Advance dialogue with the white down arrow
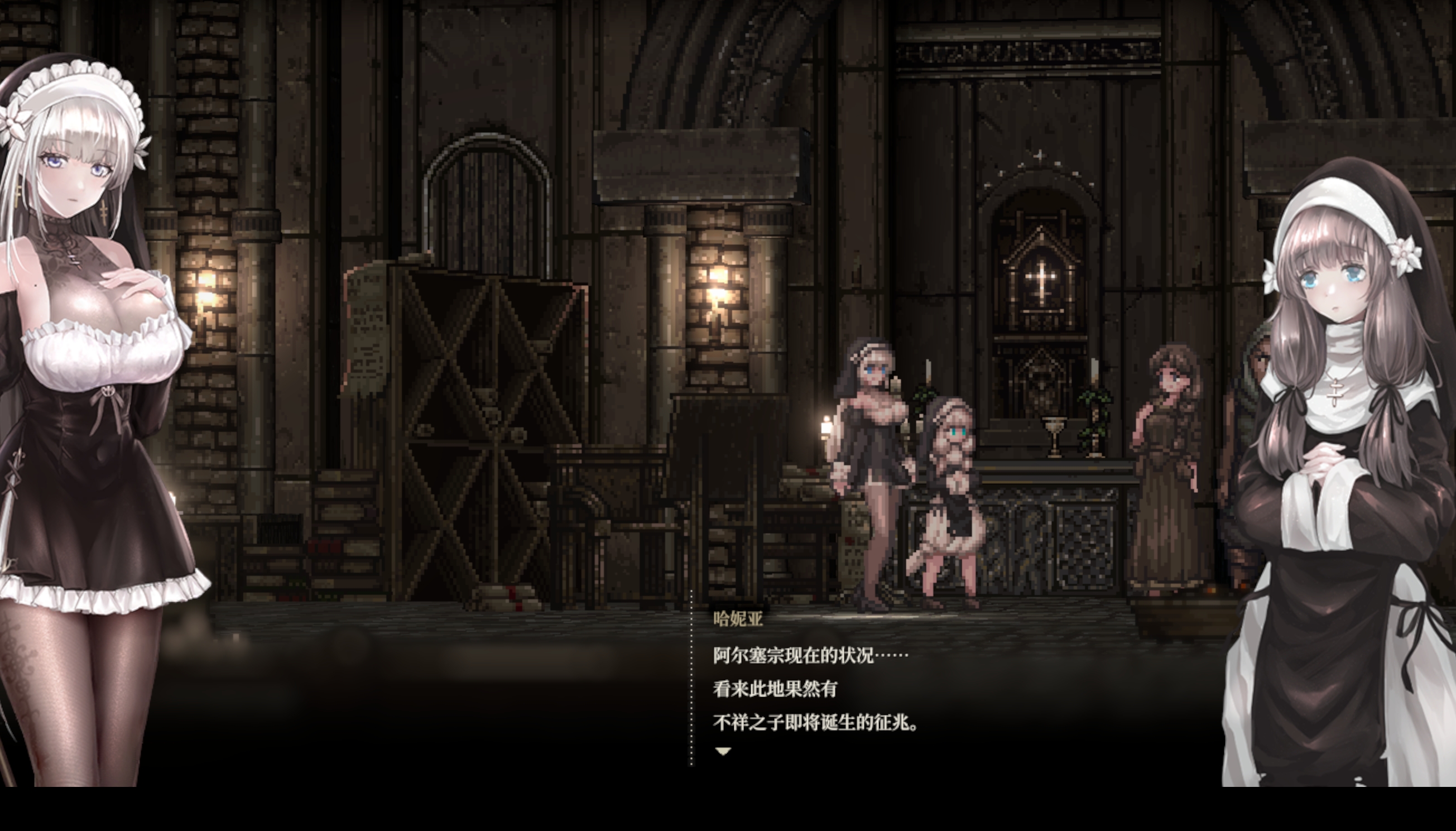This screenshot has width=1456, height=831. [x=723, y=752]
